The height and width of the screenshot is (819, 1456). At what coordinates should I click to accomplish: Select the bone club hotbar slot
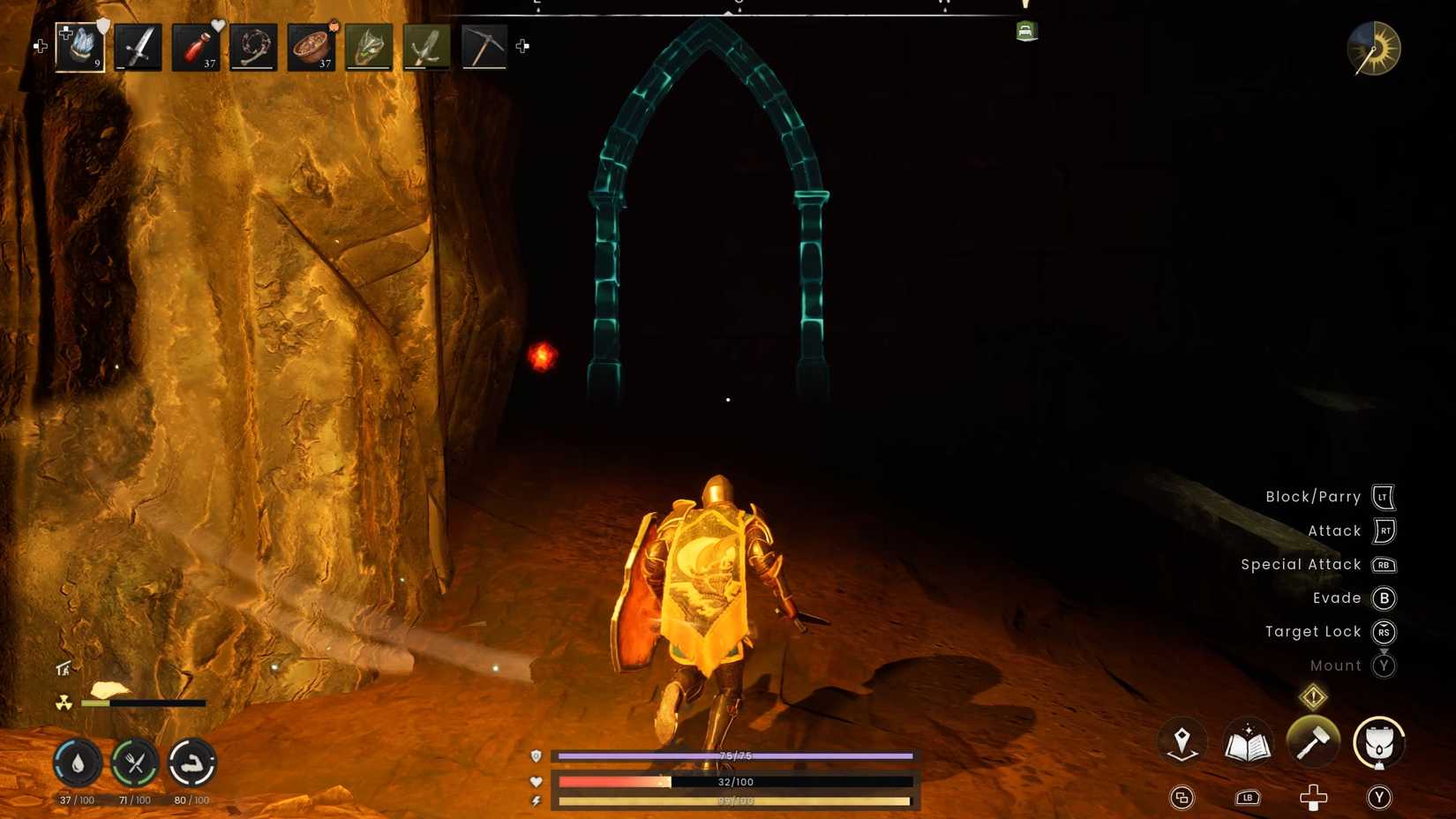pos(253,47)
